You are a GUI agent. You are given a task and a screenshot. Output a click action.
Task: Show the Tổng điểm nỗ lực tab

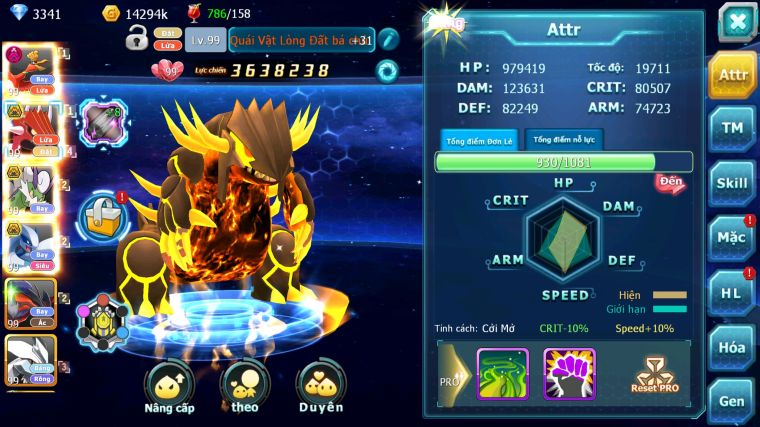click(565, 140)
